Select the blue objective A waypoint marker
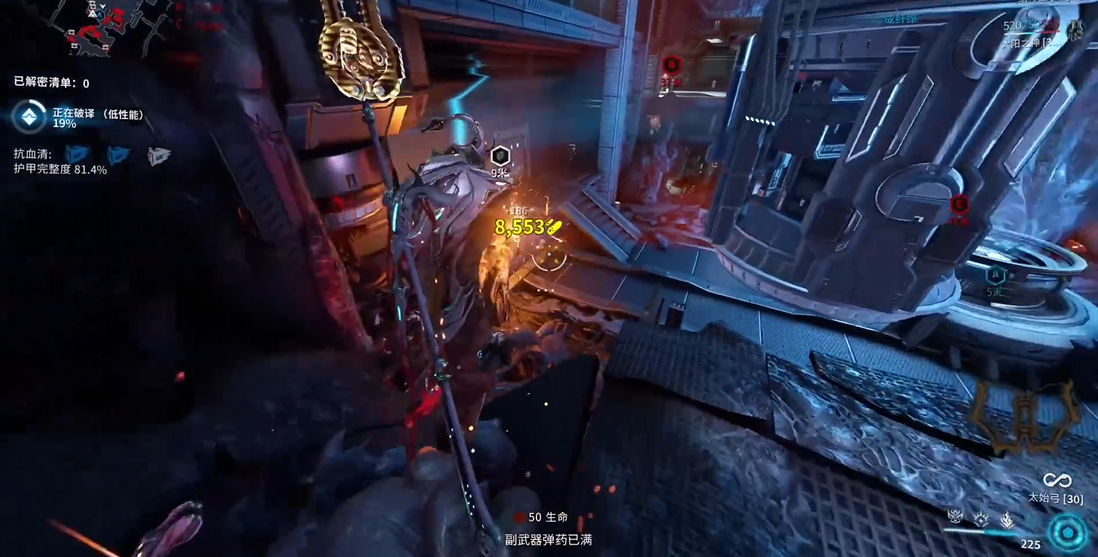Image resolution: width=1098 pixels, height=557 pixels. (995, 274)
